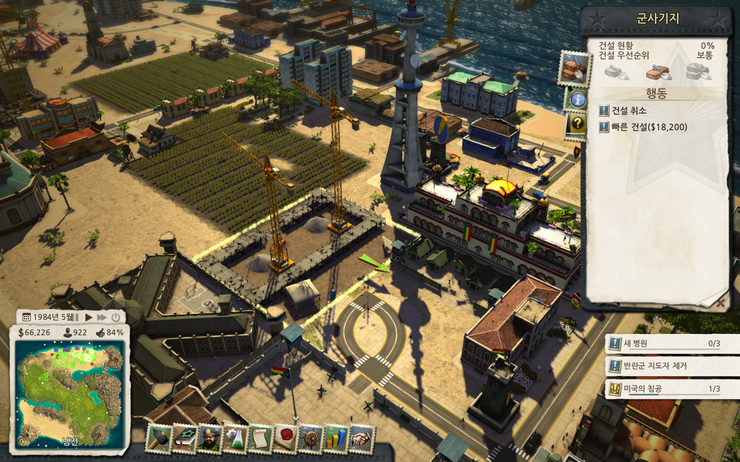
Task: Open the hammer build menu
Action: point(159,438)
